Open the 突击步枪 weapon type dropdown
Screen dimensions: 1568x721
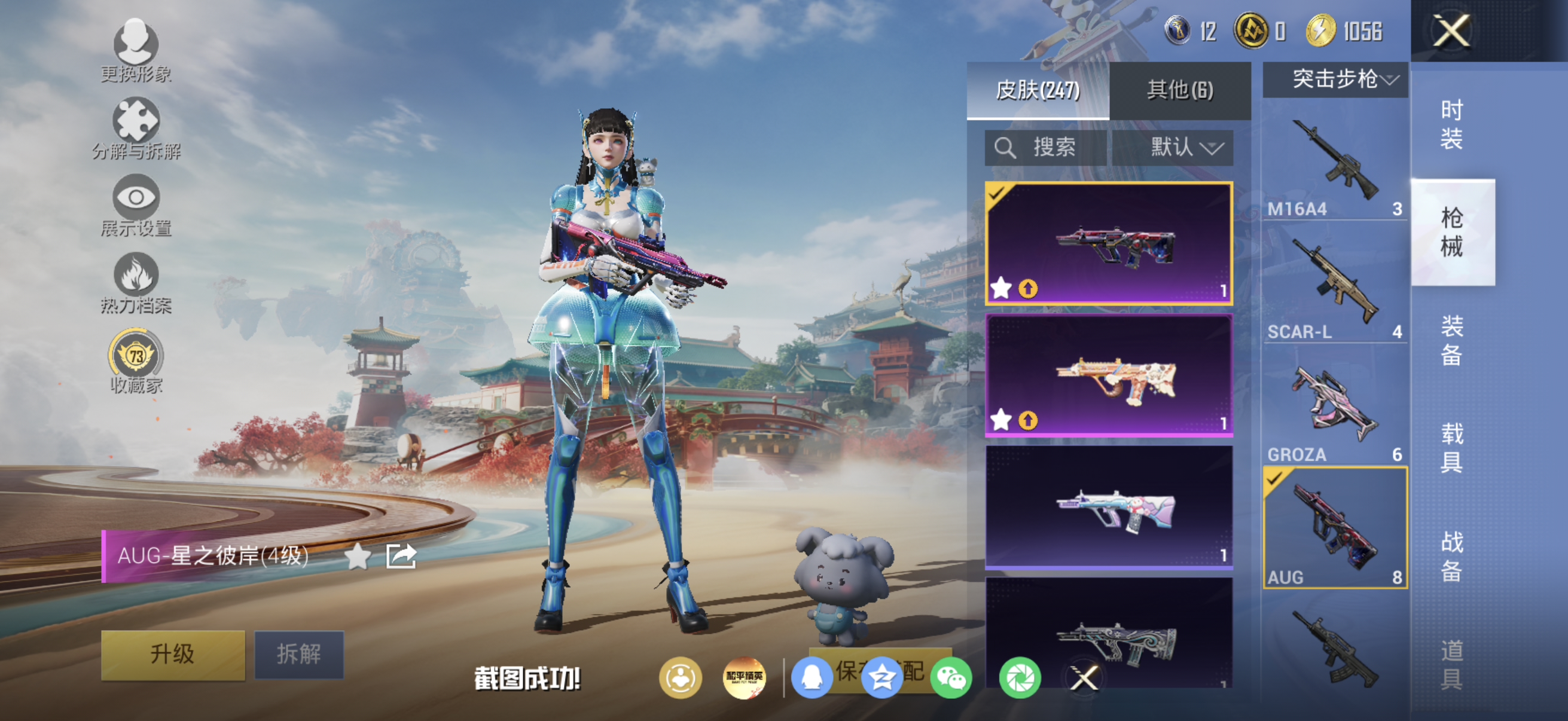(x=1335, y=79)
